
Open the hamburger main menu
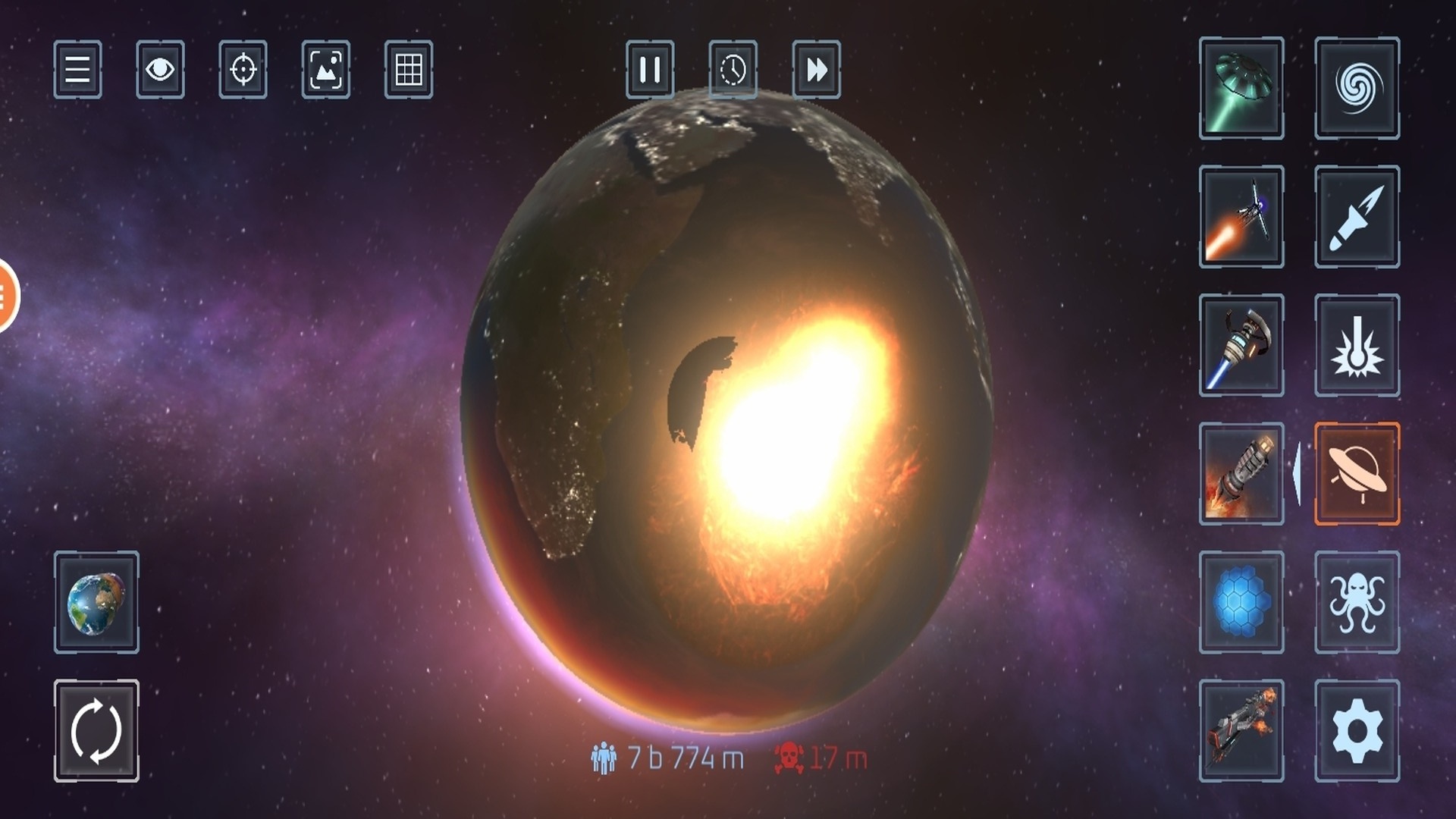tap(77, 70)
